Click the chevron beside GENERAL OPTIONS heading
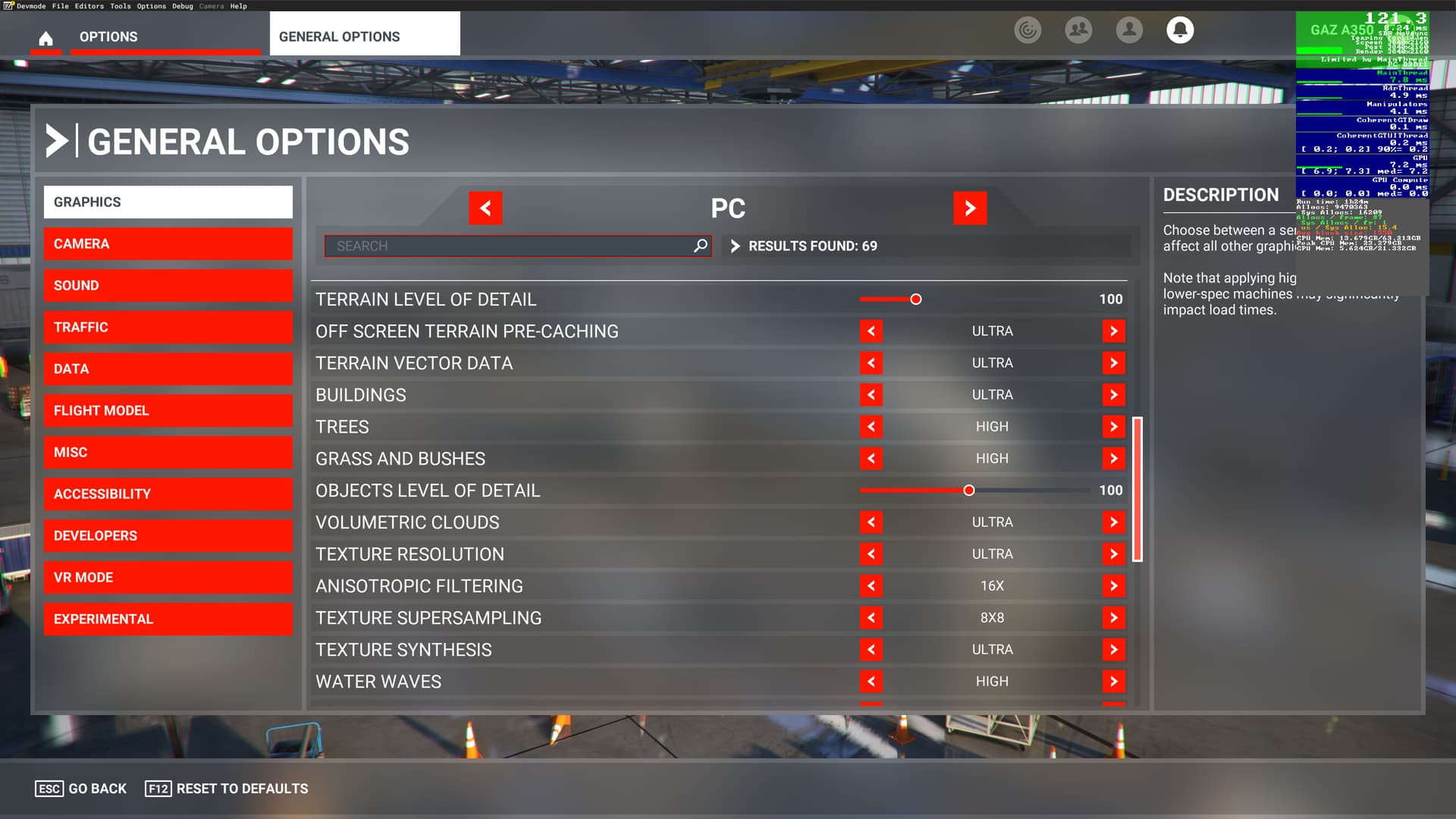This screenshot has width=1456, height=819. pyautogui.click(x=57, y=141)
